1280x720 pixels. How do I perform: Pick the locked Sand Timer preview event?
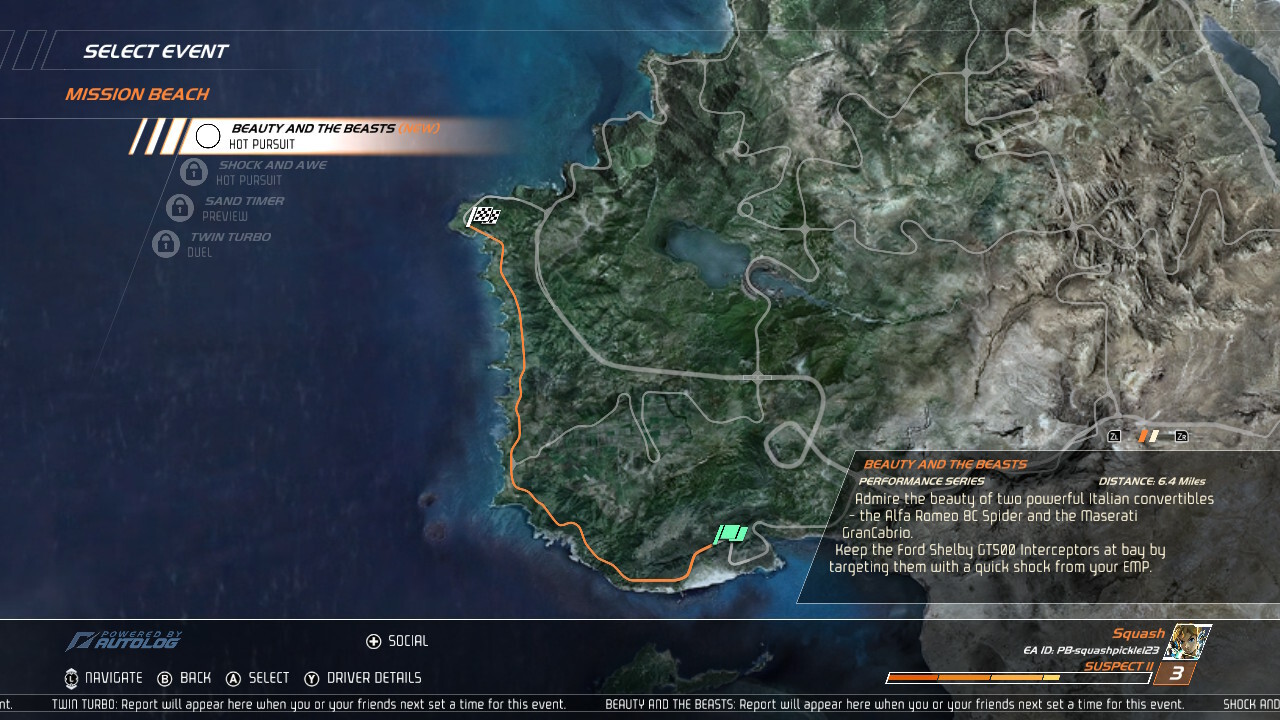click(x=242, y=208)
